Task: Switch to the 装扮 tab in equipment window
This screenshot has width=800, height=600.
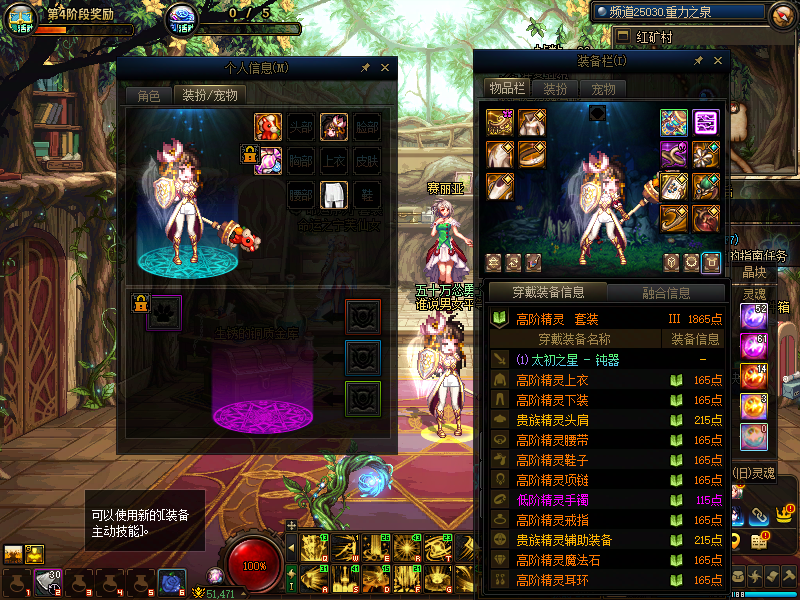Action: pos(555,89)
